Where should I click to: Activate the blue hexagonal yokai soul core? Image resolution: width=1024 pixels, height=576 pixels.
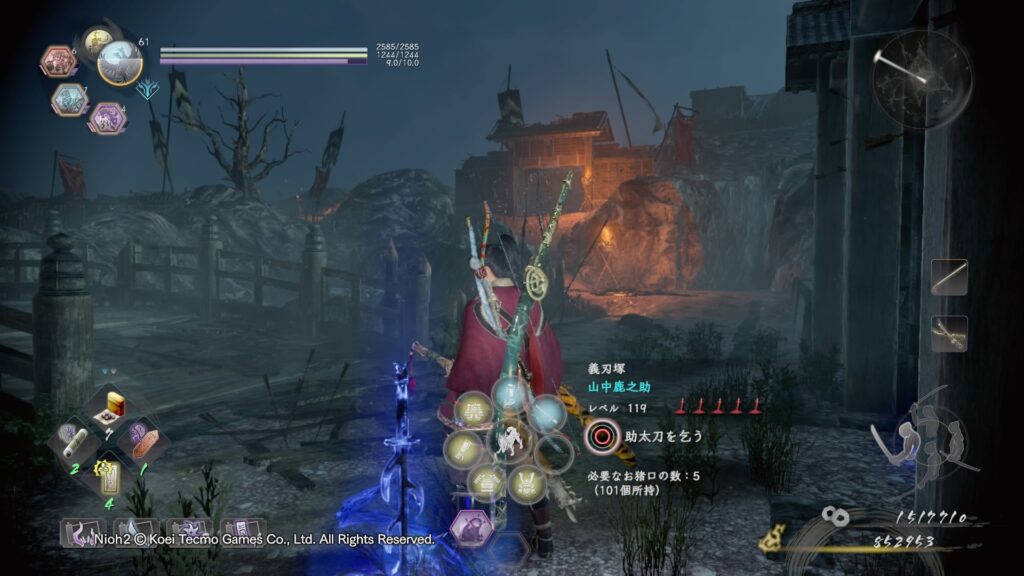click(68, 98)
